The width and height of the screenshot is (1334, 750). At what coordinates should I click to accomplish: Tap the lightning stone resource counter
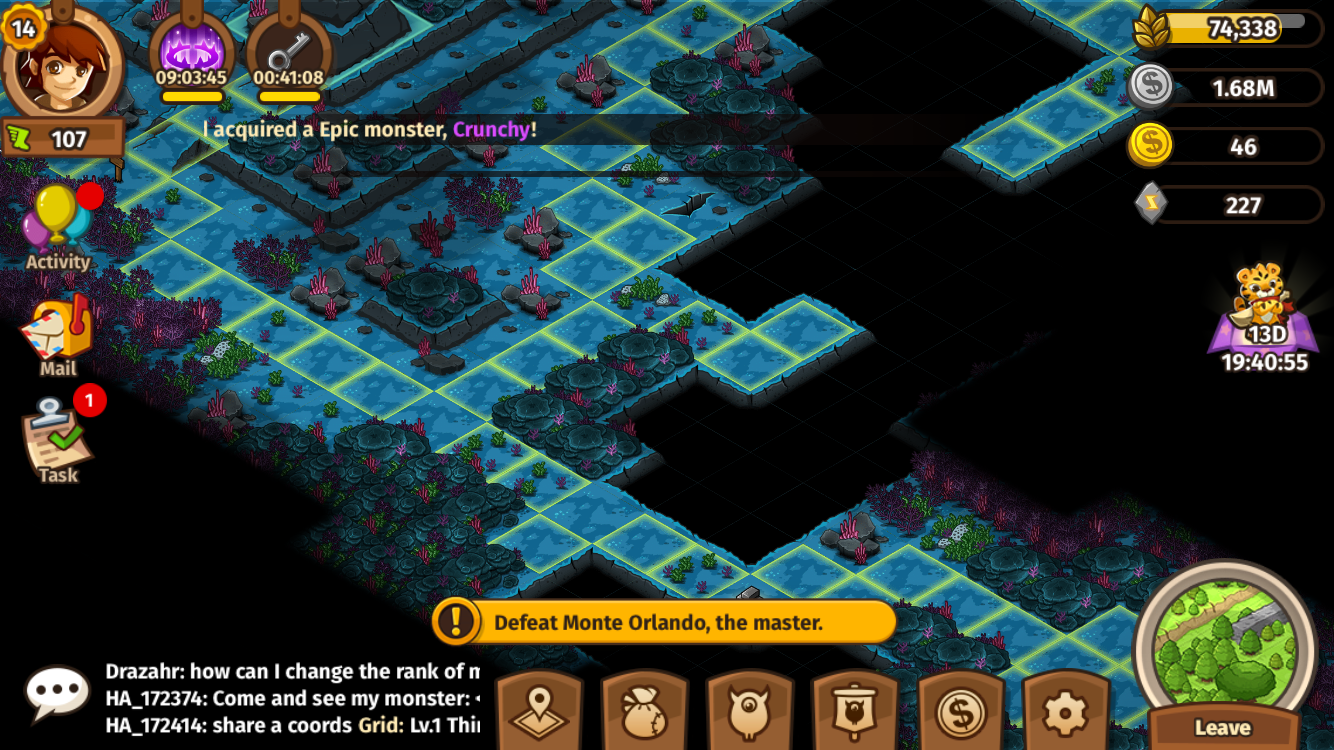point(1227,205)
